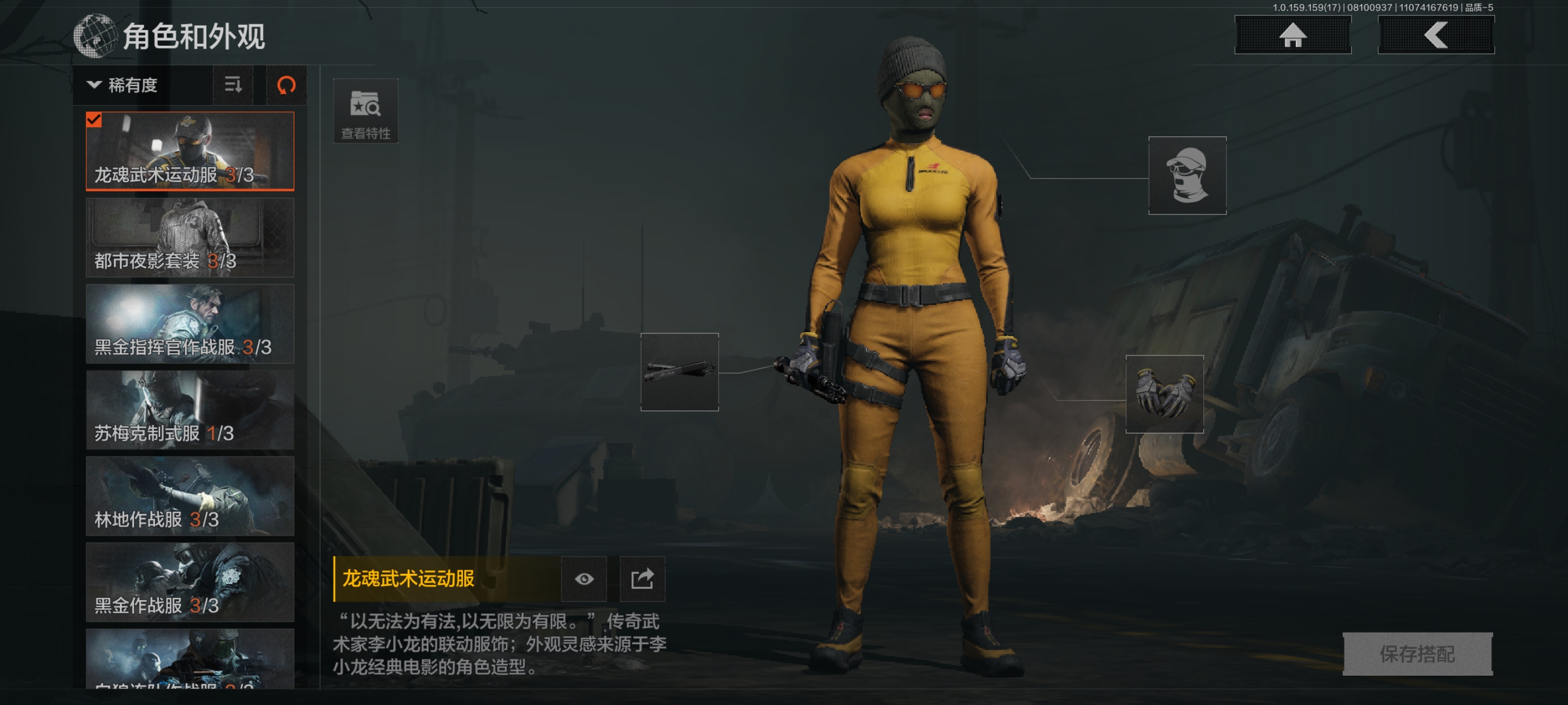Image resolution: width=1568 pixels, height=705 pixels.
Task: Select the 龙魂武术运动服 outfit
Action: [x=190, y=151]
